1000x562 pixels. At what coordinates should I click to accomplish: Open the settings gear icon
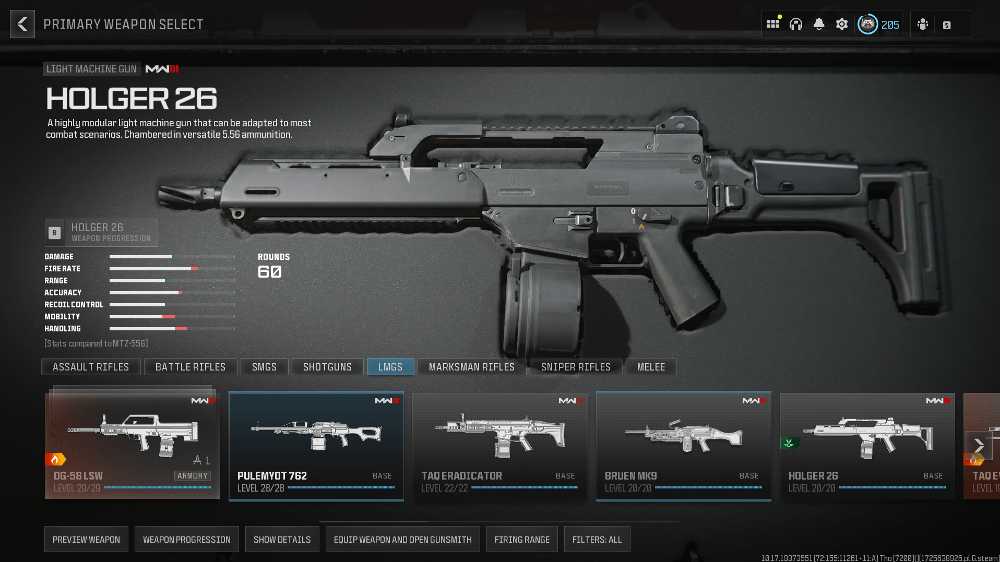(842, 24)
